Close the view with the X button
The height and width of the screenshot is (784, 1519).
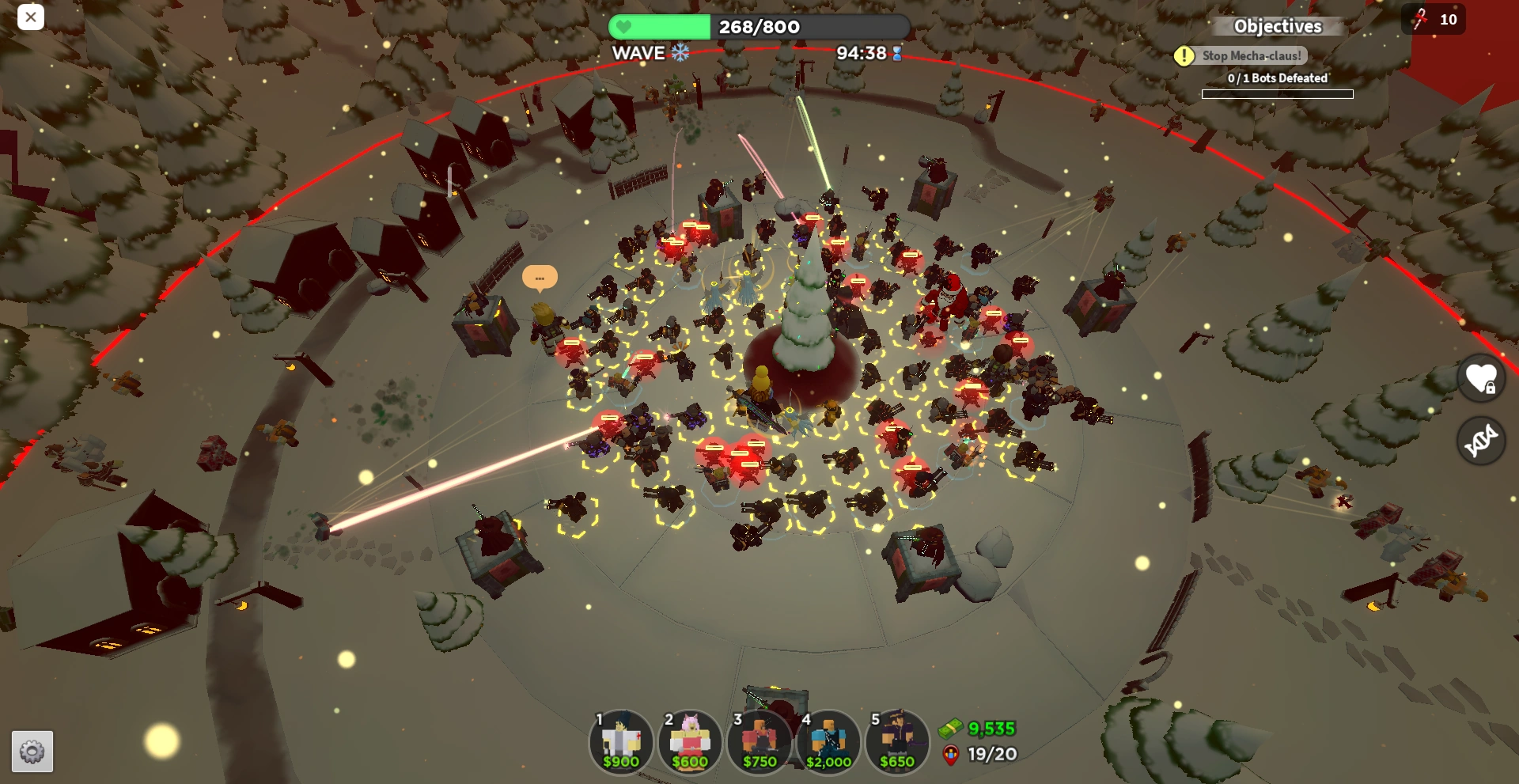30,17
